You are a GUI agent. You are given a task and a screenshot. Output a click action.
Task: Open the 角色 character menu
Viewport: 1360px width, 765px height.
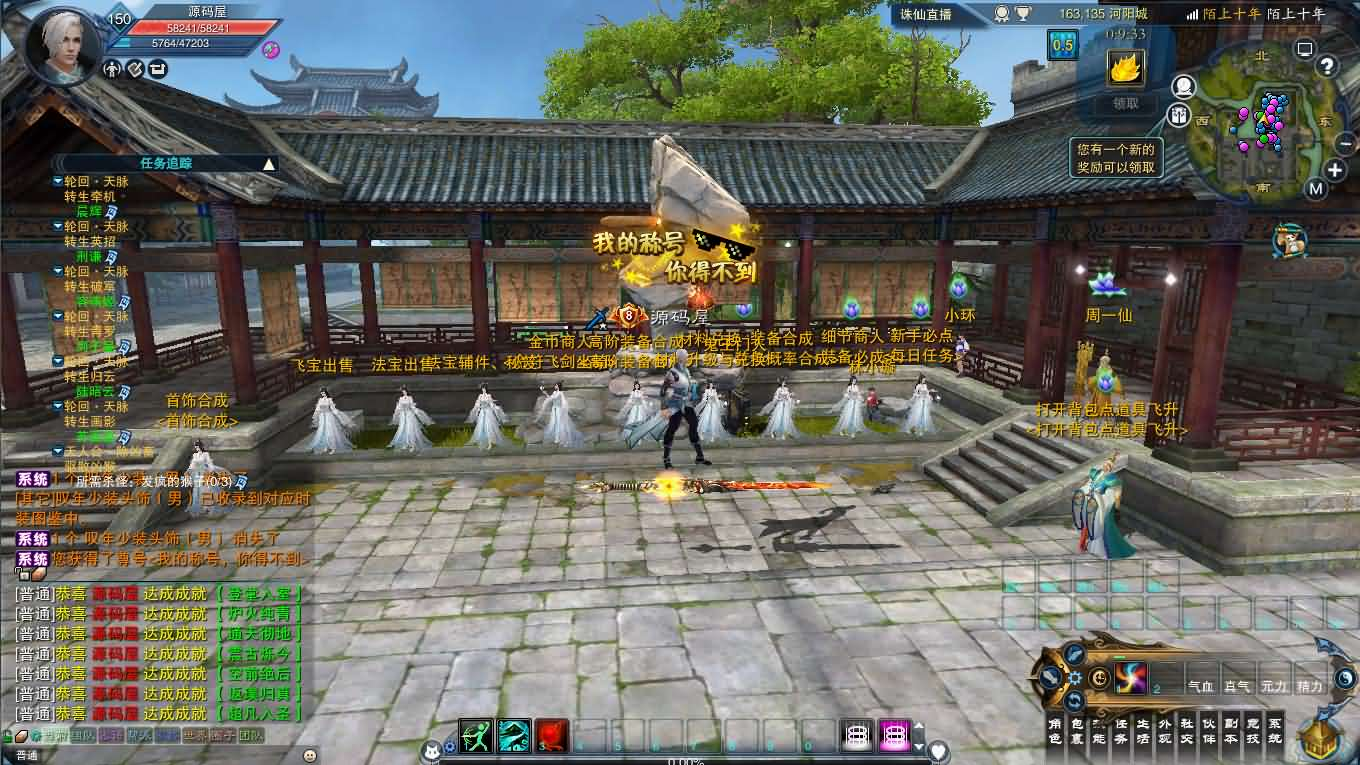click(1054, 730)
